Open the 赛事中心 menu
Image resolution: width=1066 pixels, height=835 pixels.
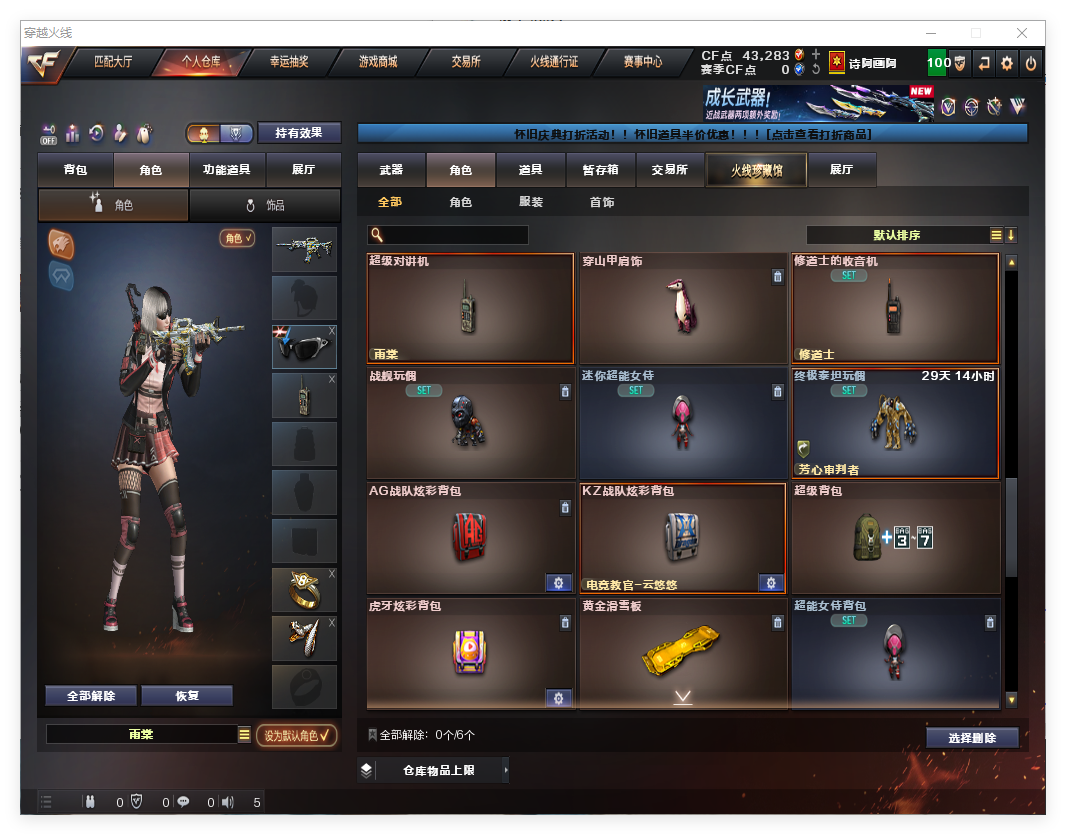coord(643,62)
